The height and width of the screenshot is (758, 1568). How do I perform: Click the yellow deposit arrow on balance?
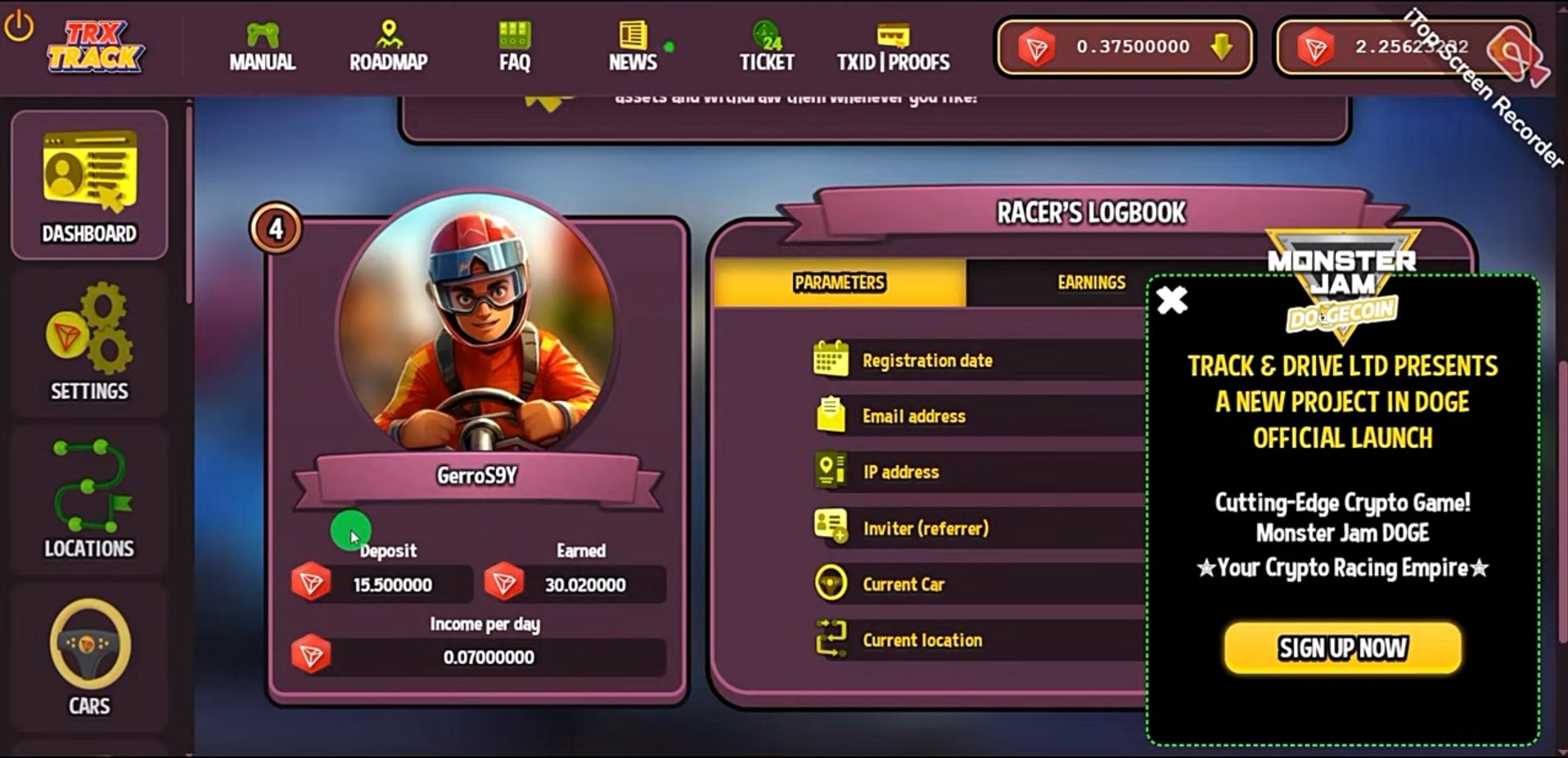(x=1221, y=47)
